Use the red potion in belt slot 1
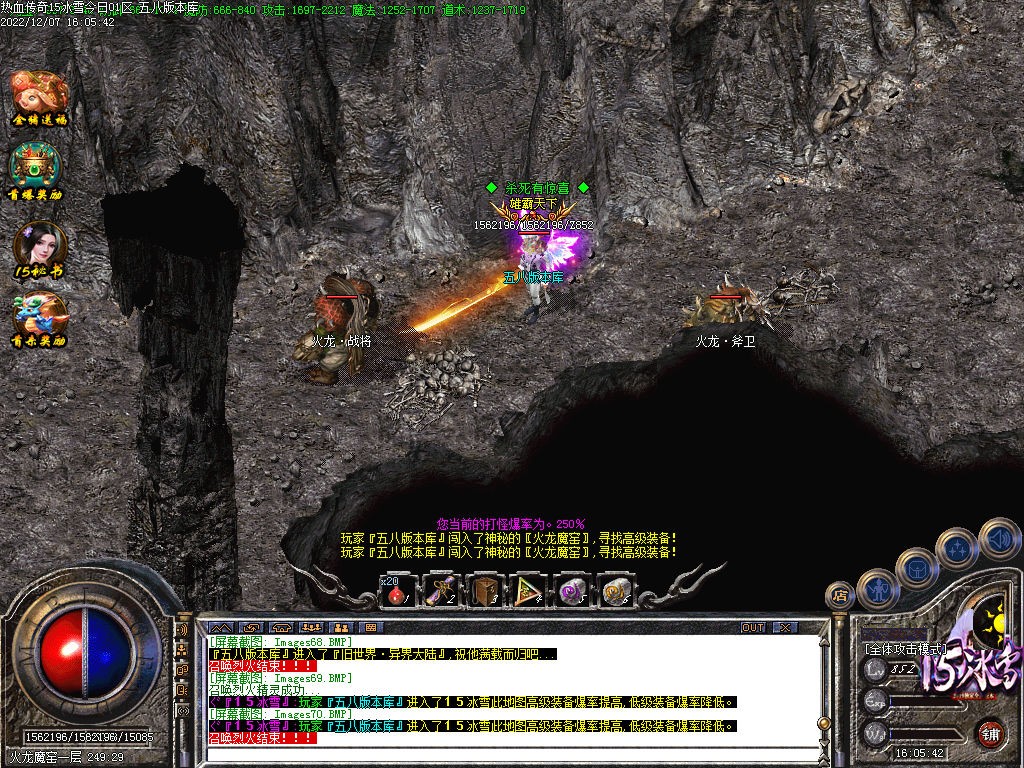 pyautogui.click(x=396, y=591)
